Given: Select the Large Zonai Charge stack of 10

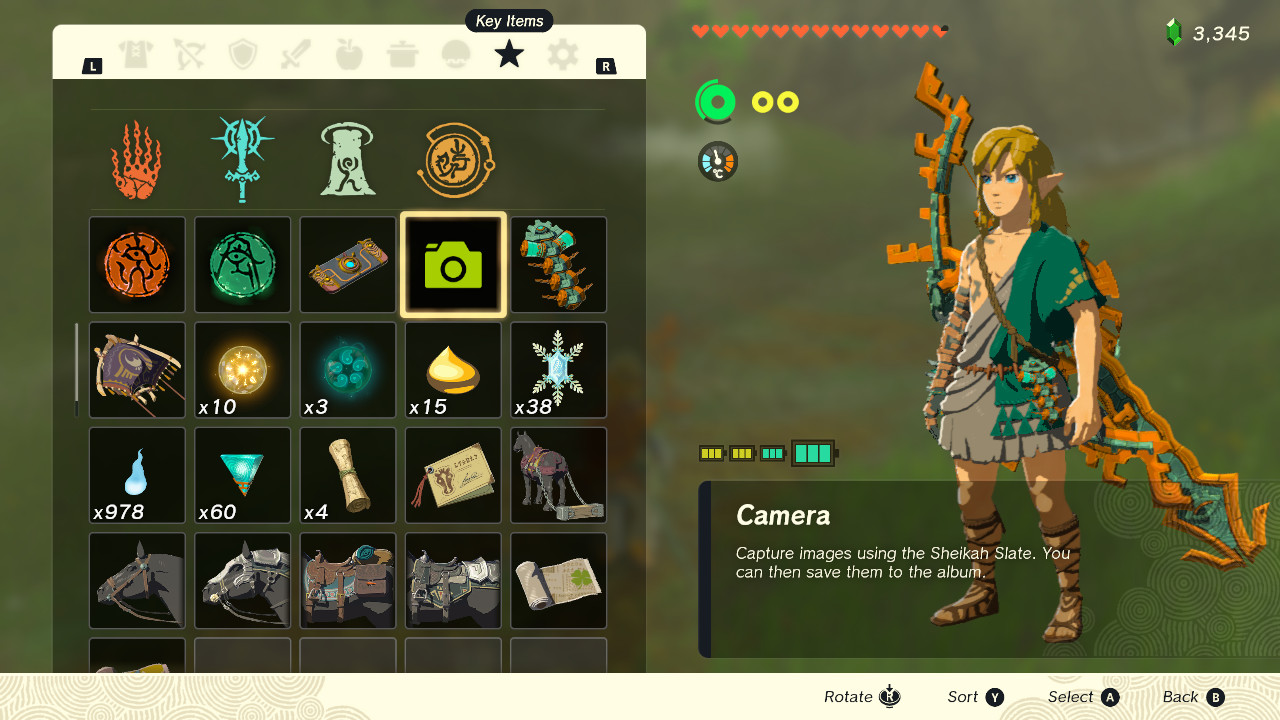Looking at the screenshot, I should (x=242, y=370).
